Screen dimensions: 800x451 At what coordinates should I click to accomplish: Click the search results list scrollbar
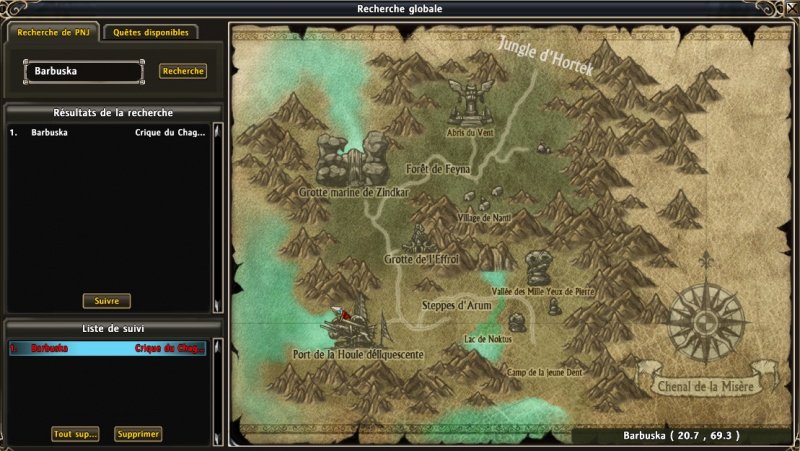[217, 215]
